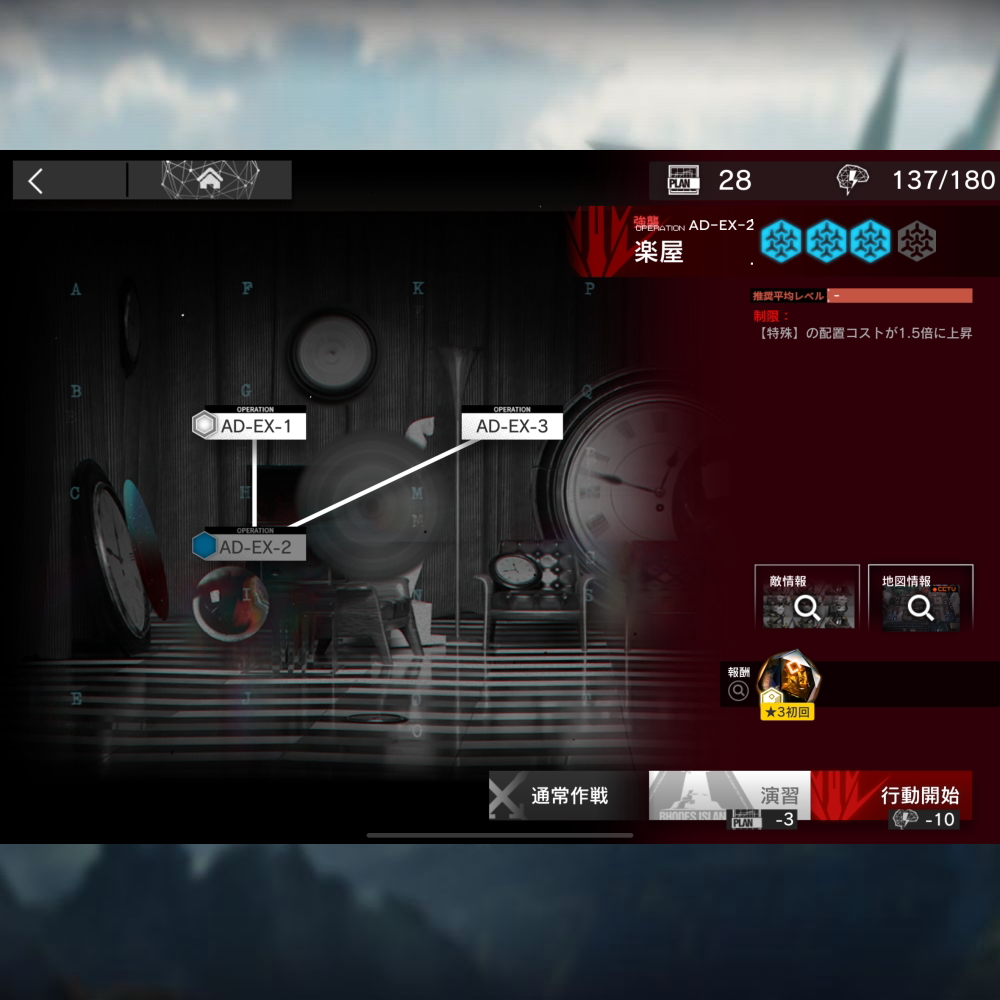Open the home navigation menu

tap(210, 180)
